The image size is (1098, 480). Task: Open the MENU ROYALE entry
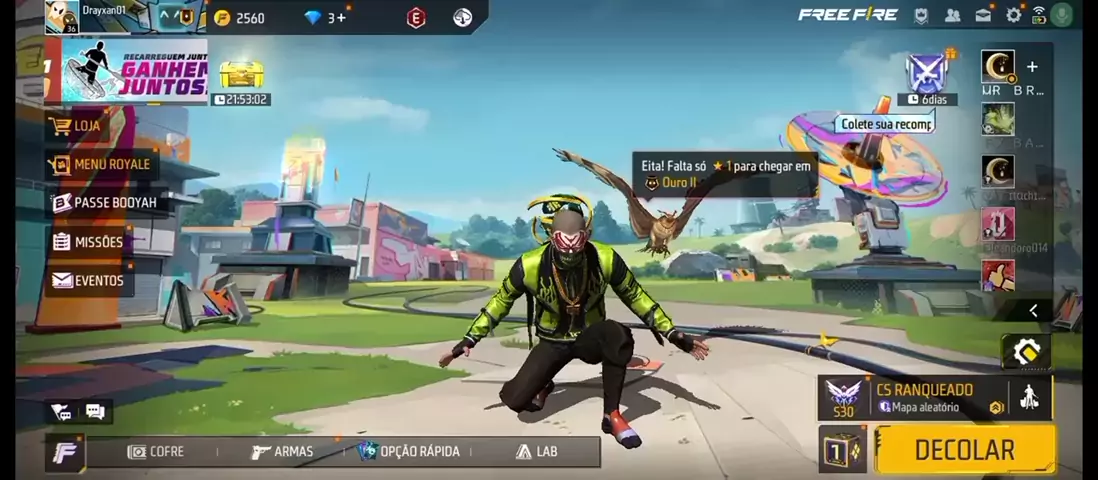click(101, 164)
